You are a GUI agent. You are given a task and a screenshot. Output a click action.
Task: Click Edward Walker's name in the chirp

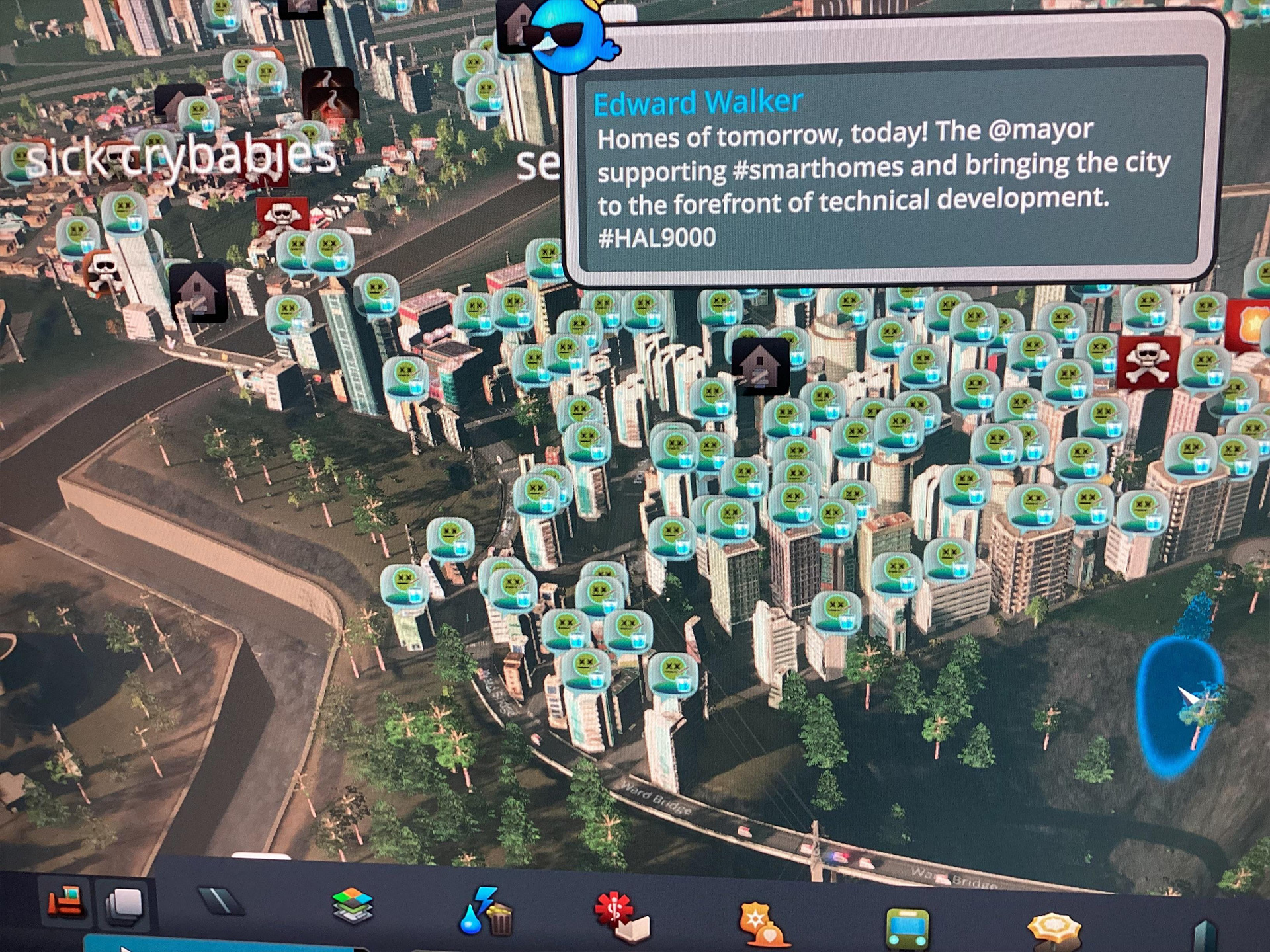tap(698, 103)
